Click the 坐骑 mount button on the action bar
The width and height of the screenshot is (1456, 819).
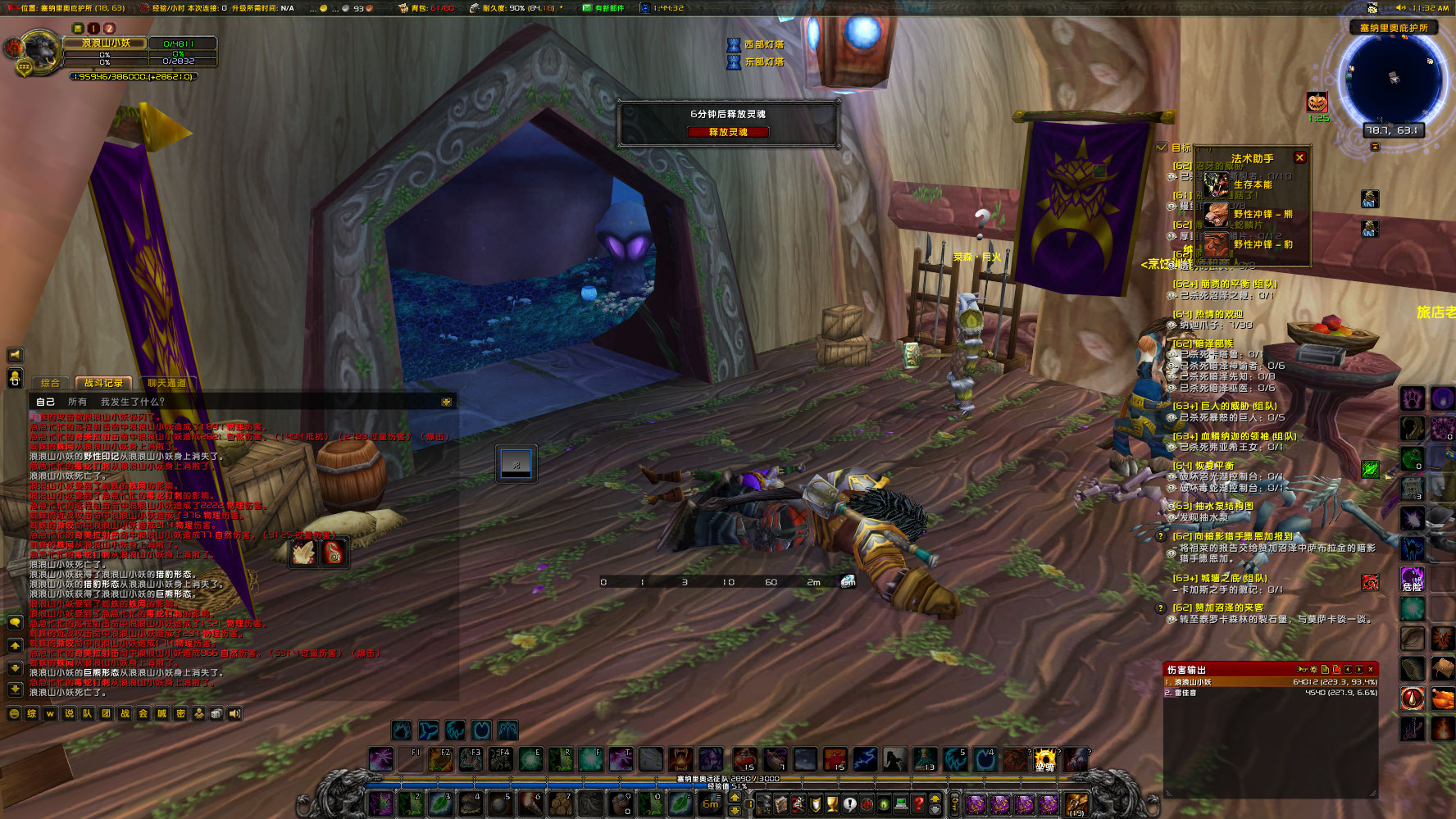coord(1045,761)
